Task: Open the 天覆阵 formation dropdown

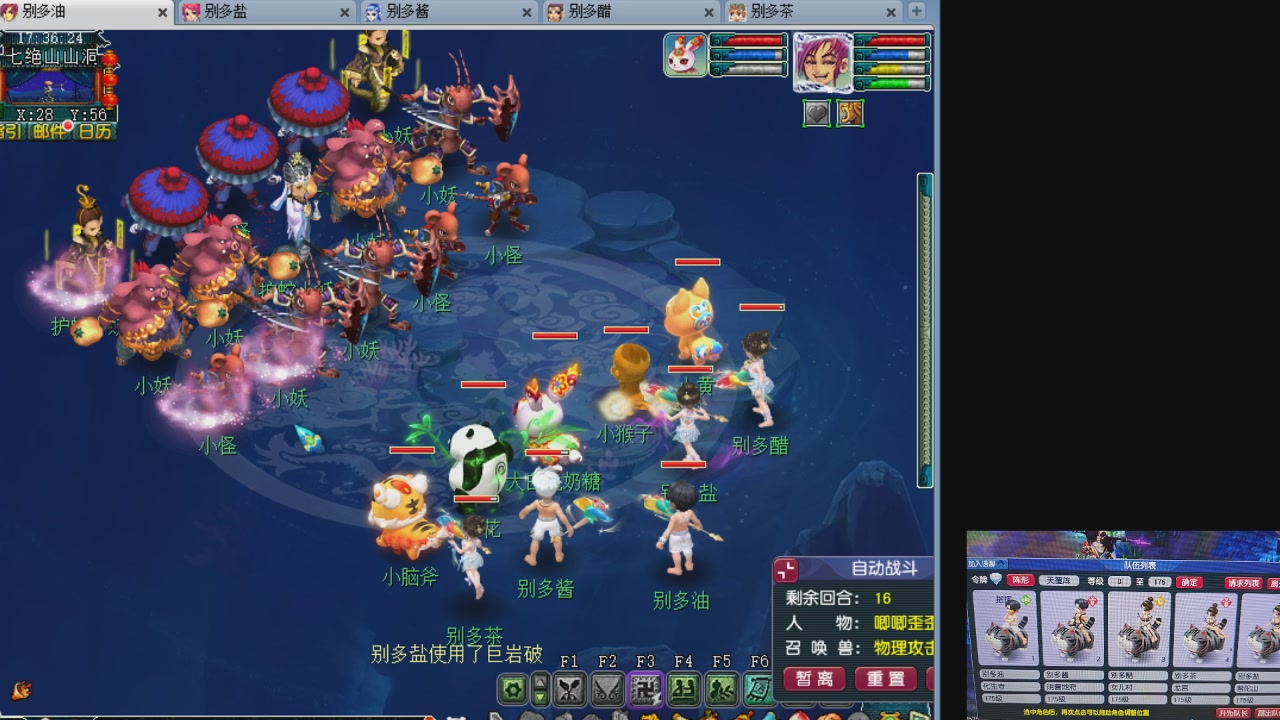Action: click(x=1061, y=581)
